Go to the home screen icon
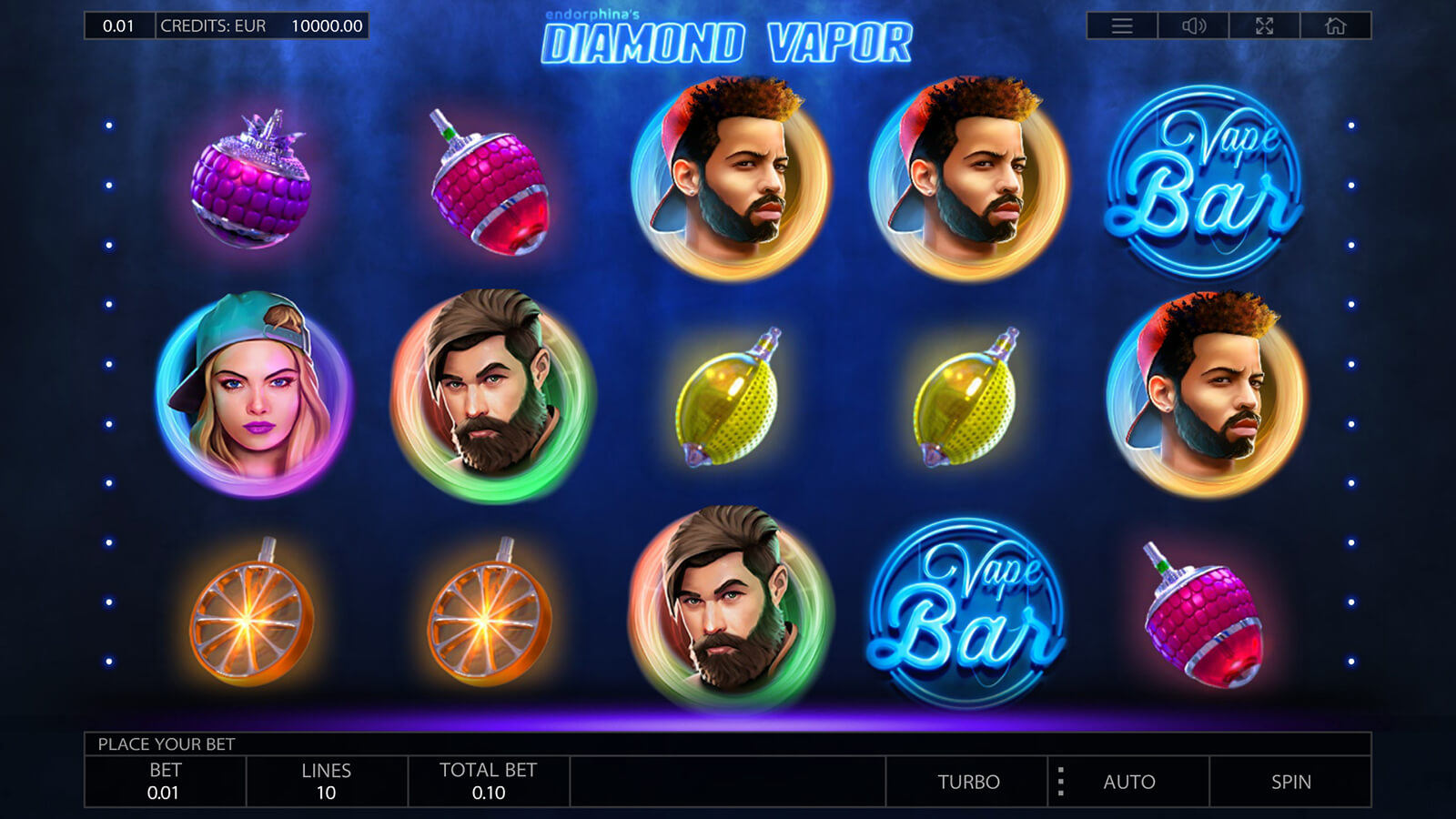Screen dimensions: 1456x819 (1335, 26)
